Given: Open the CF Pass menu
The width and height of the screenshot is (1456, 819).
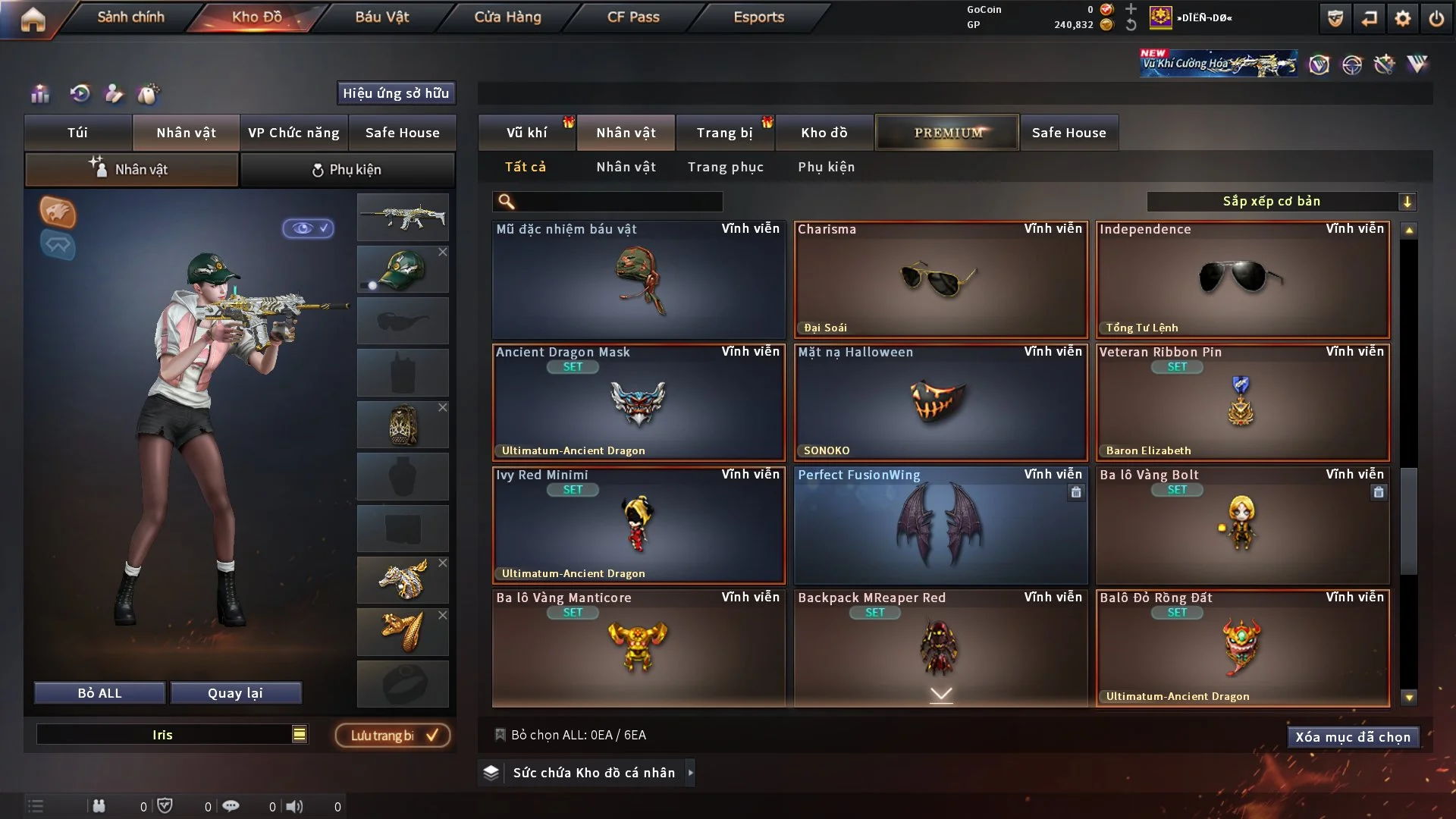Looking at the screenshot, I should click(x=633, y=17).
